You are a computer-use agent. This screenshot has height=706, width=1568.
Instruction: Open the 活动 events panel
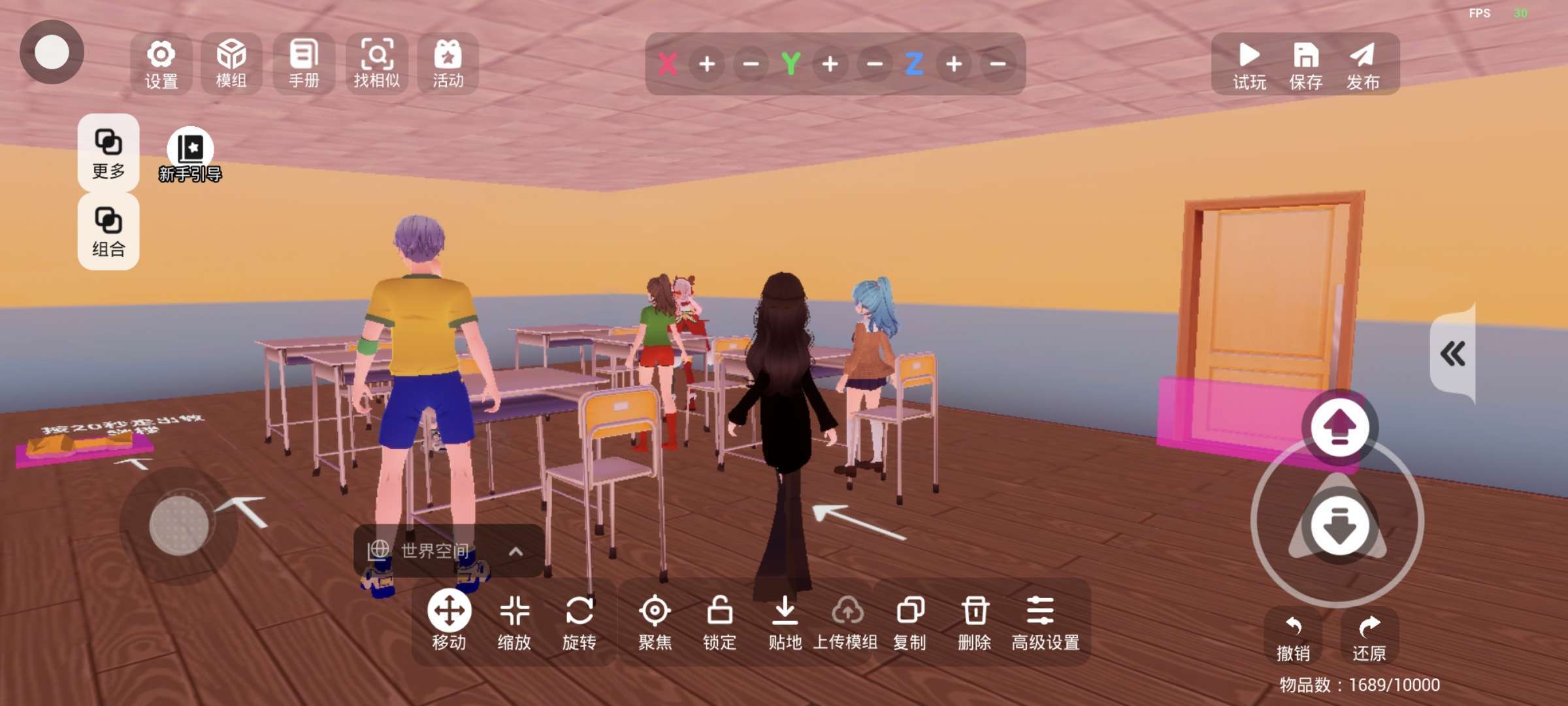coord(448,64)
